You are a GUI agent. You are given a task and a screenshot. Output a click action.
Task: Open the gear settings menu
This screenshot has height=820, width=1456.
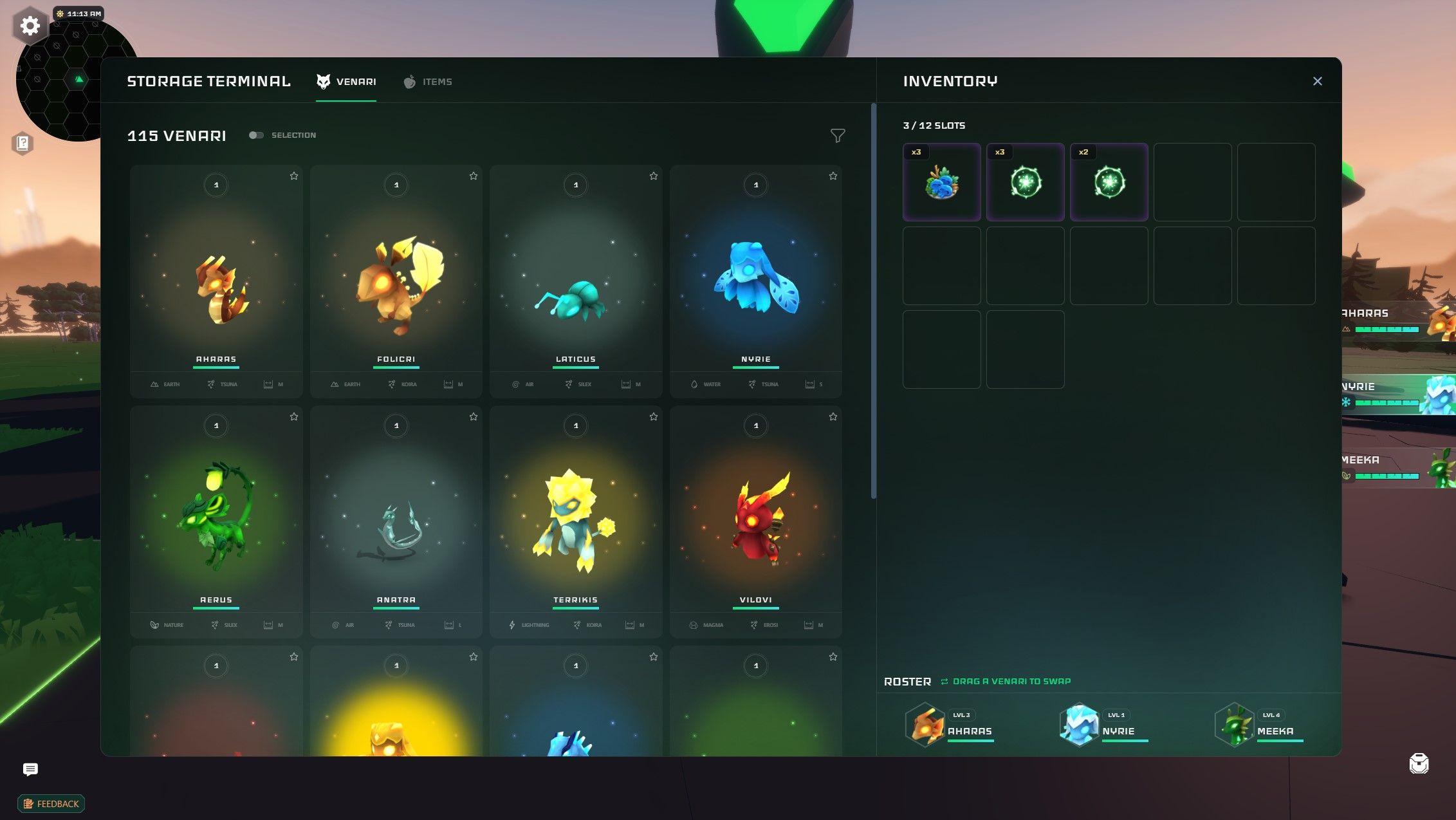30,26
